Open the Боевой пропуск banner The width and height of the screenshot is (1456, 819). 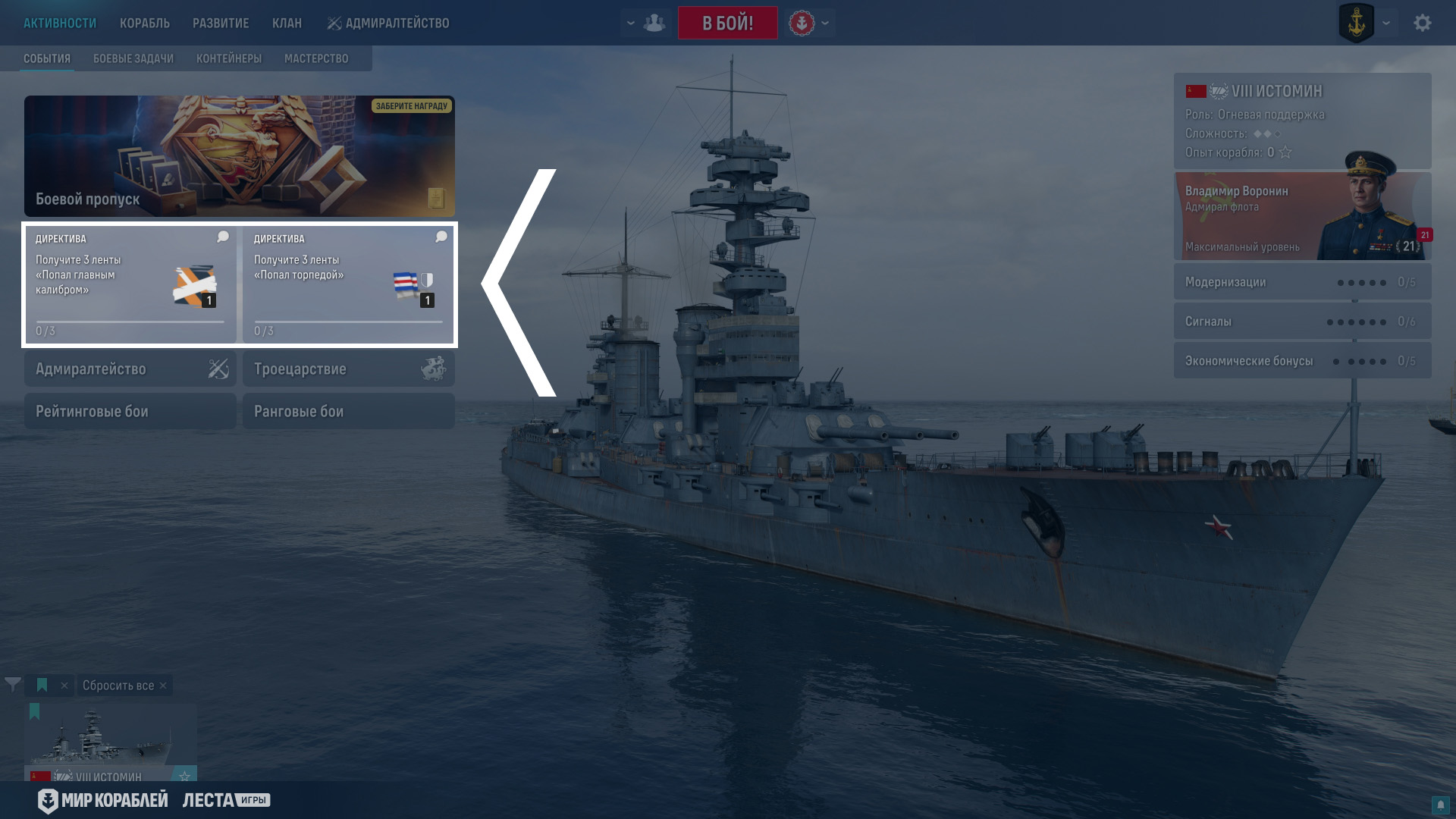tap(240, 156)
